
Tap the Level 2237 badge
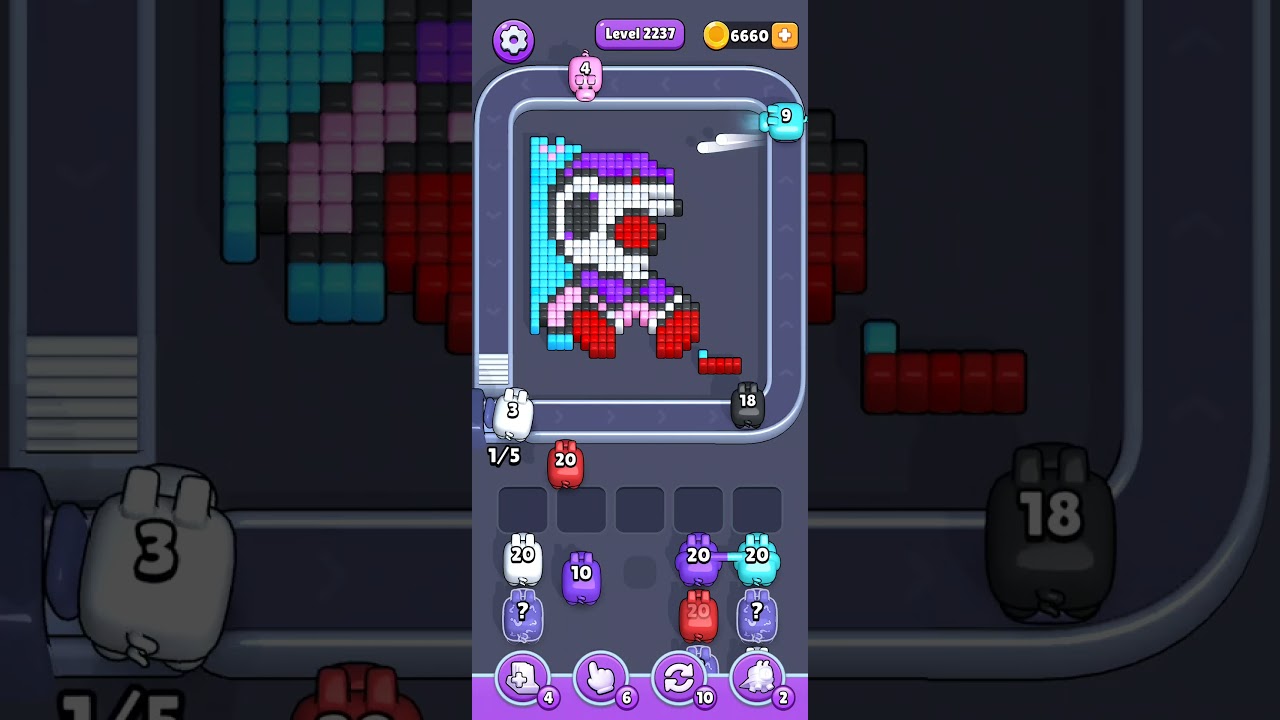pyautogui.click(x=640, y=34)
